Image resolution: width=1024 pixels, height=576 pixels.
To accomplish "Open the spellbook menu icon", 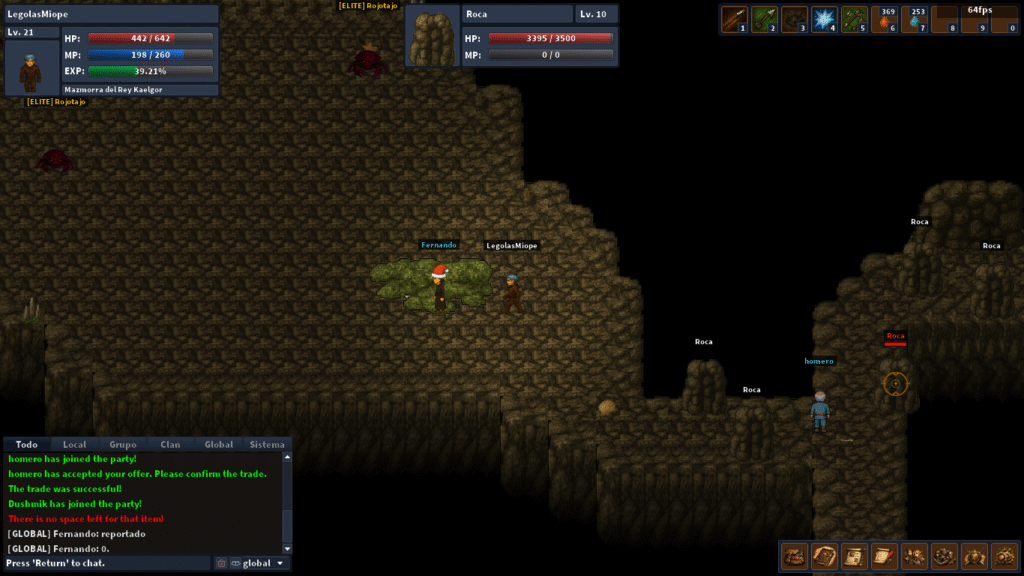I will pos(825,555).
